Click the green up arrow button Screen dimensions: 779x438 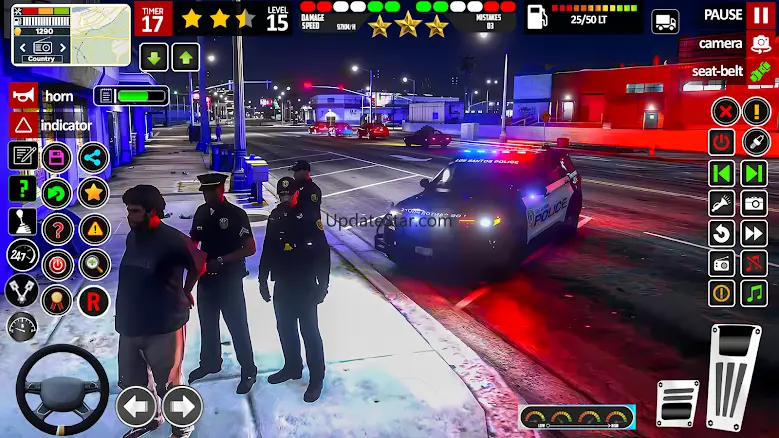(186, 57)
